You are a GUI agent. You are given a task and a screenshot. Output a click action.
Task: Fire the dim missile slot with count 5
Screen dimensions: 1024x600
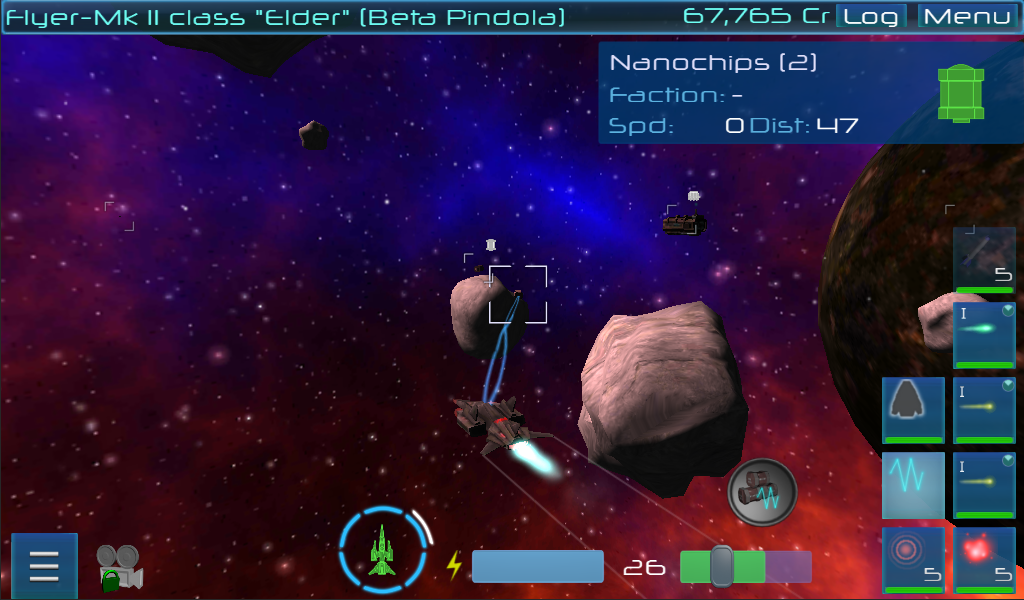click(985, 260)
